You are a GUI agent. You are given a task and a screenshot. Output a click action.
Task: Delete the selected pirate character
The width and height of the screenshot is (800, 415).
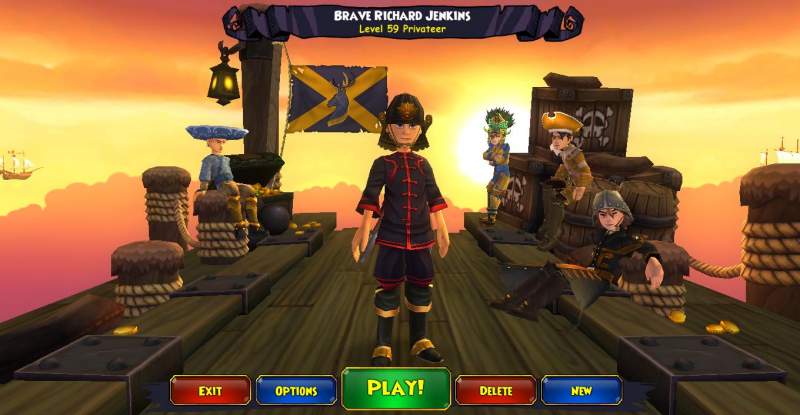(x=495, y=390)
